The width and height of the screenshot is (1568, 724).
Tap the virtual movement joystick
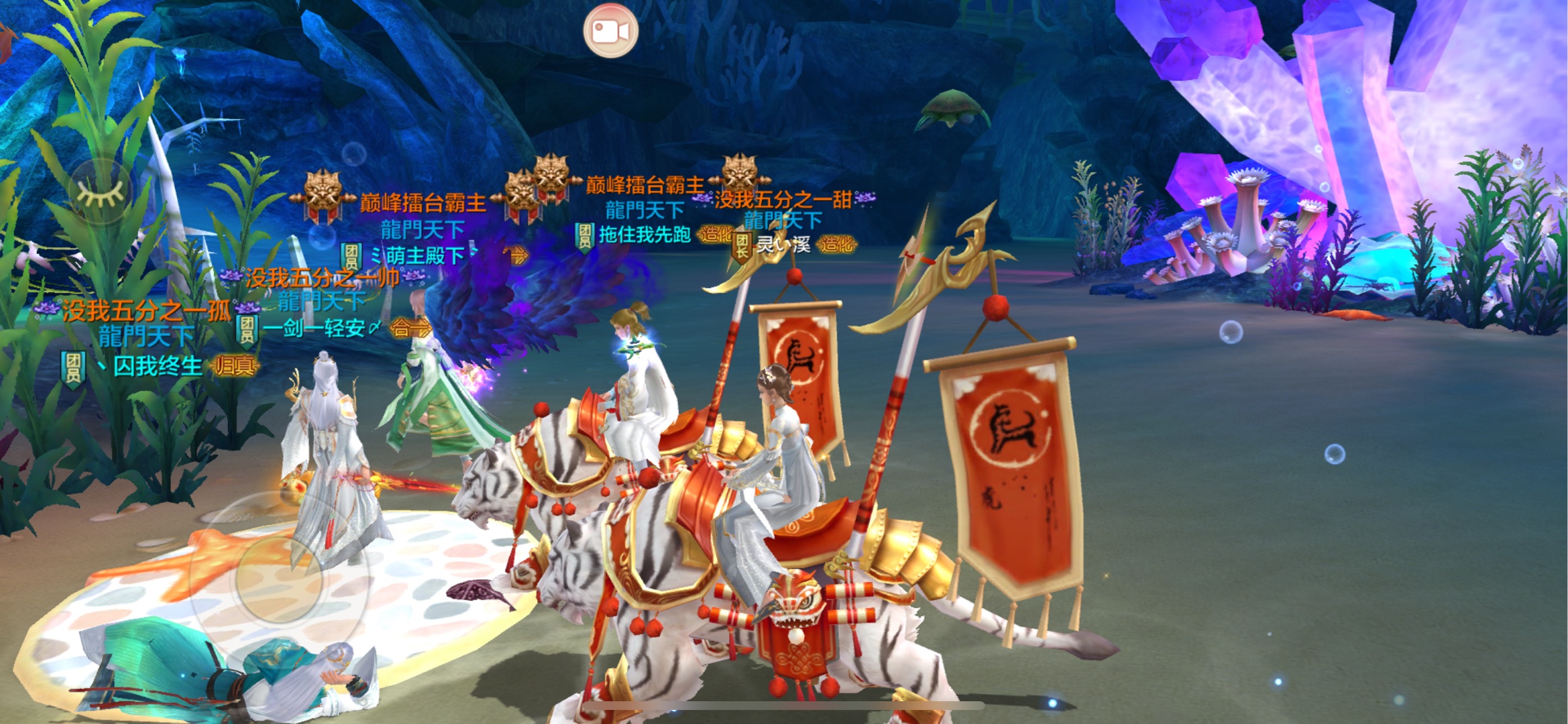[279, 578]
